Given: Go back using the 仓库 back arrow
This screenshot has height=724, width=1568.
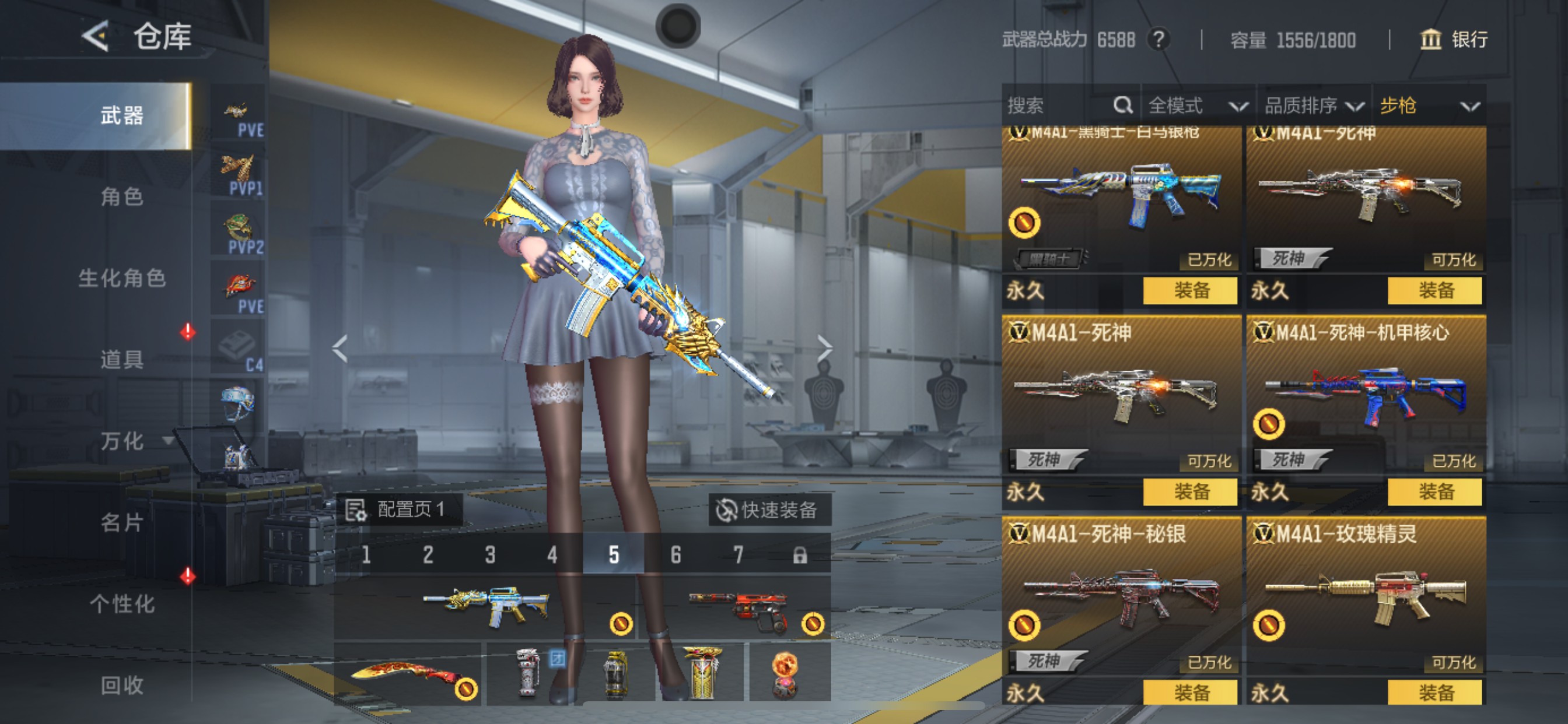Looking at the screenshot, I should coord(96,37).
